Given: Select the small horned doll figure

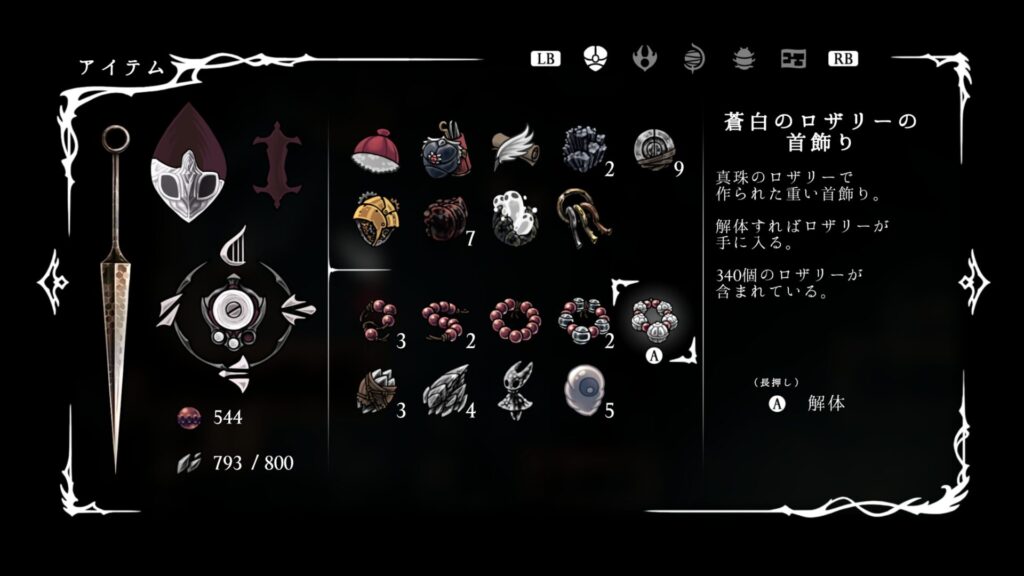Looking at the screenshot, I should pos(514,391).
